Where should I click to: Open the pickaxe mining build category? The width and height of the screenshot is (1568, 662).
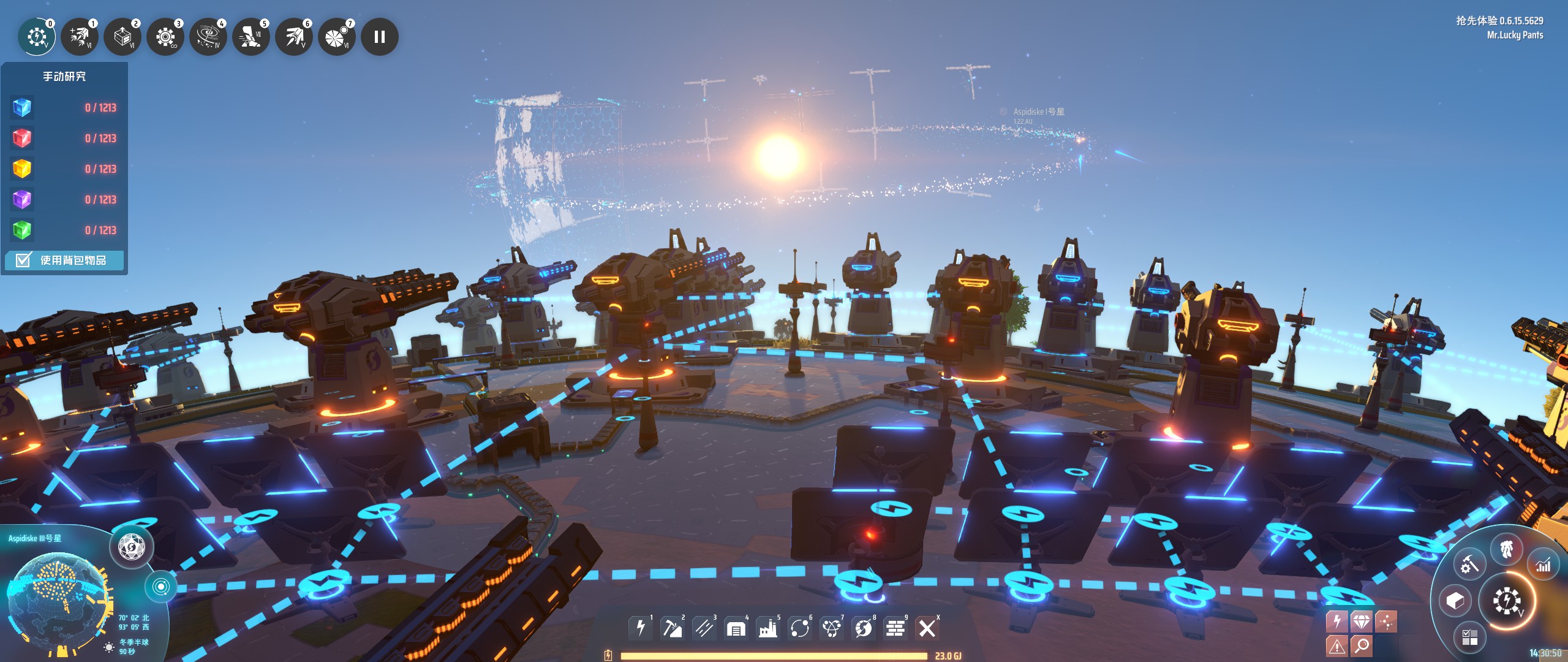[673, 628]
